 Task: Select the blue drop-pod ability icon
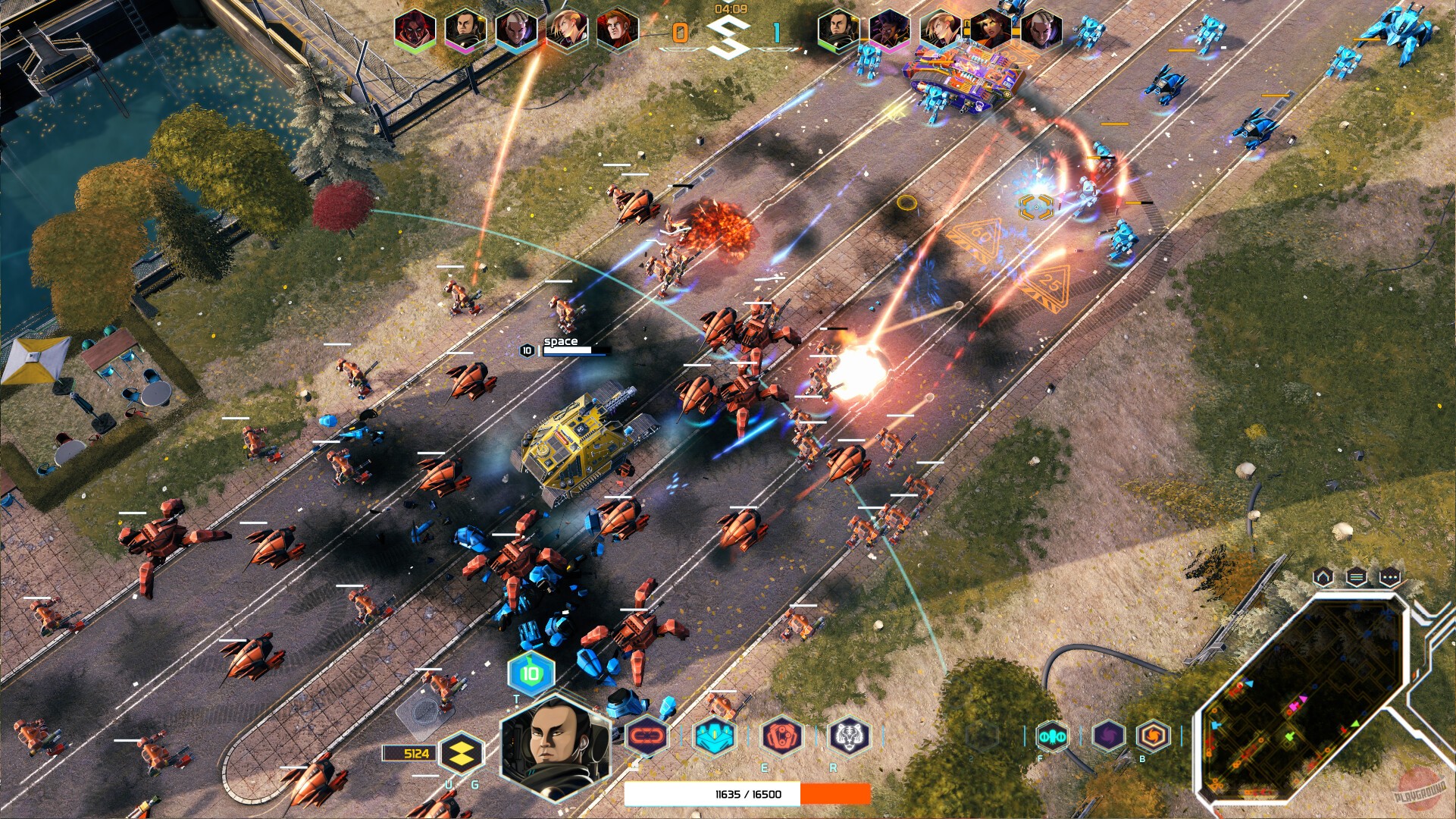tap(715, 736)
